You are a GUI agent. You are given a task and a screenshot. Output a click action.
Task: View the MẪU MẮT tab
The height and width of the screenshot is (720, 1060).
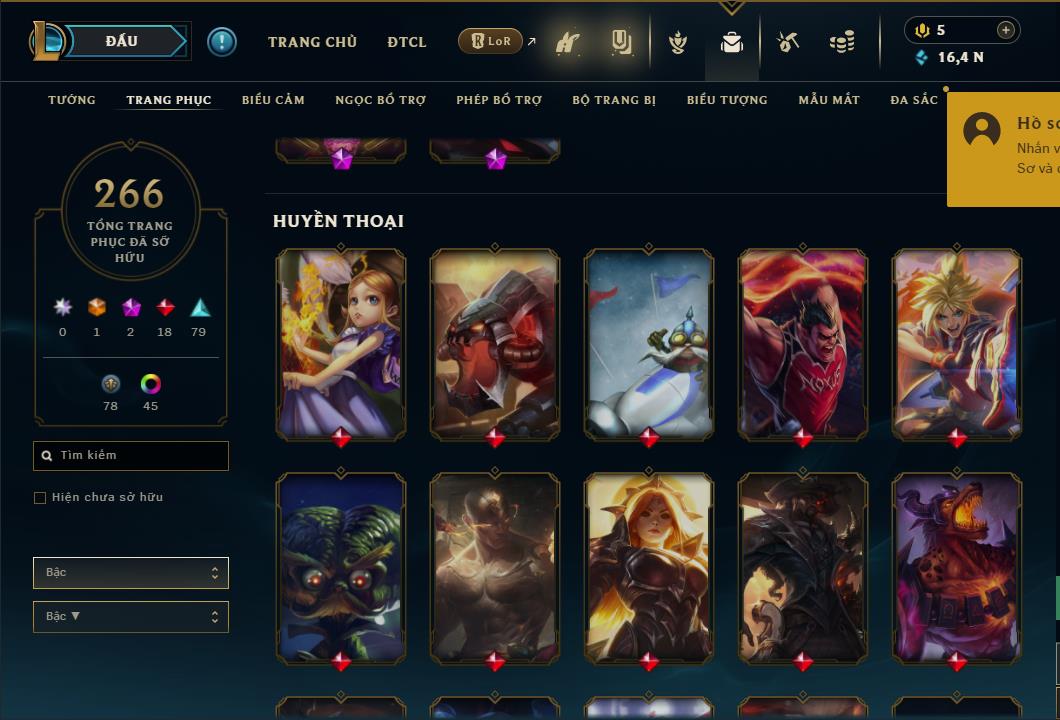[829, 100]
